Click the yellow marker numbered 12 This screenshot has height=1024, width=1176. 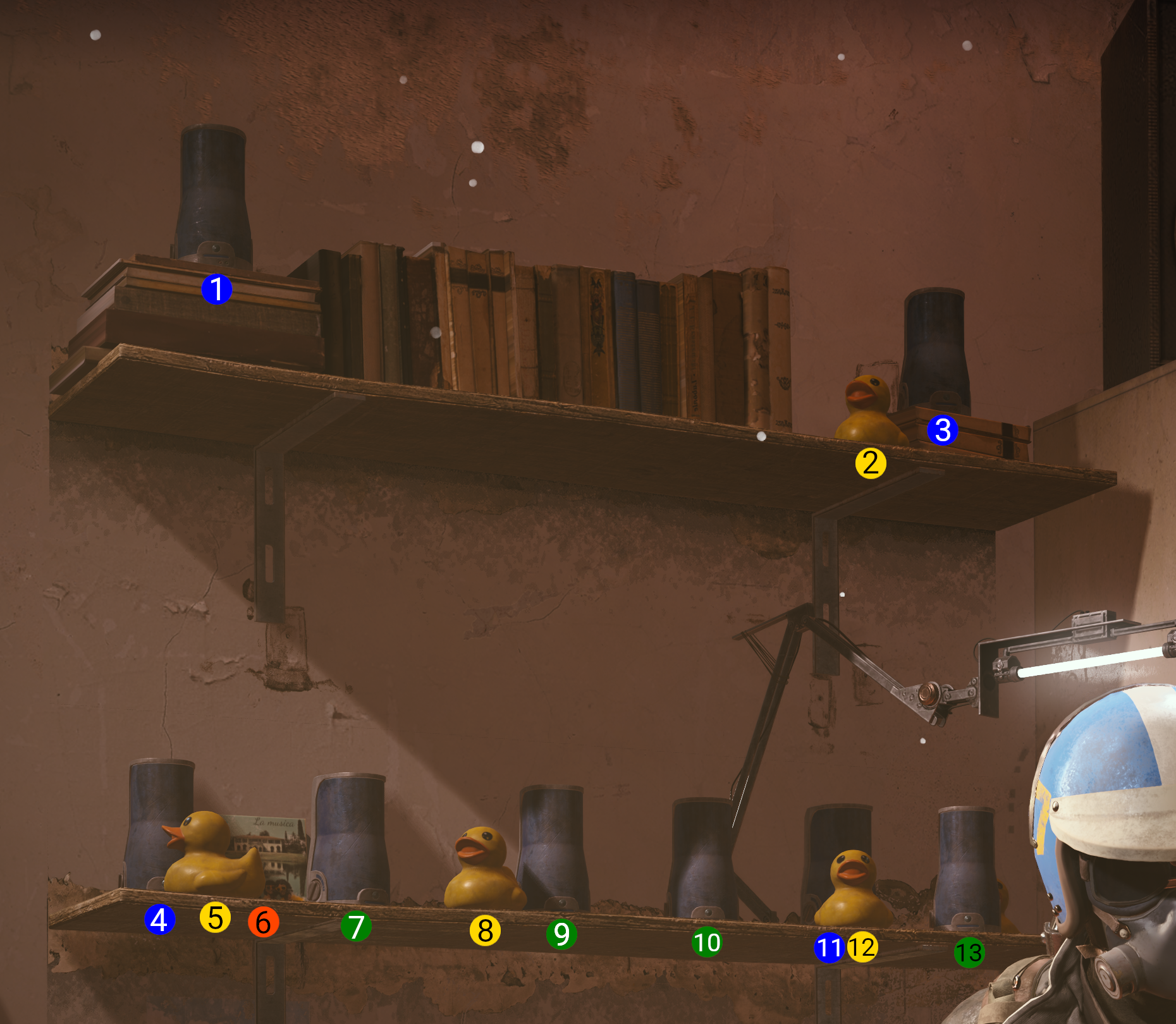coord(862,947)
